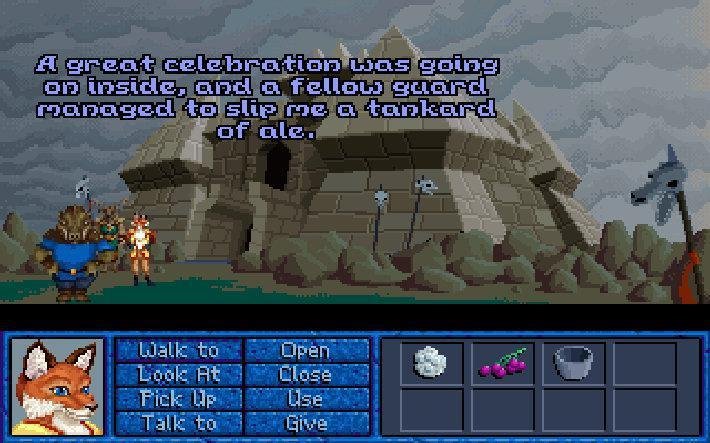This screenshot has width=710, height=443.
Task: Choose the Close verb
Action: tap(306, 374)
